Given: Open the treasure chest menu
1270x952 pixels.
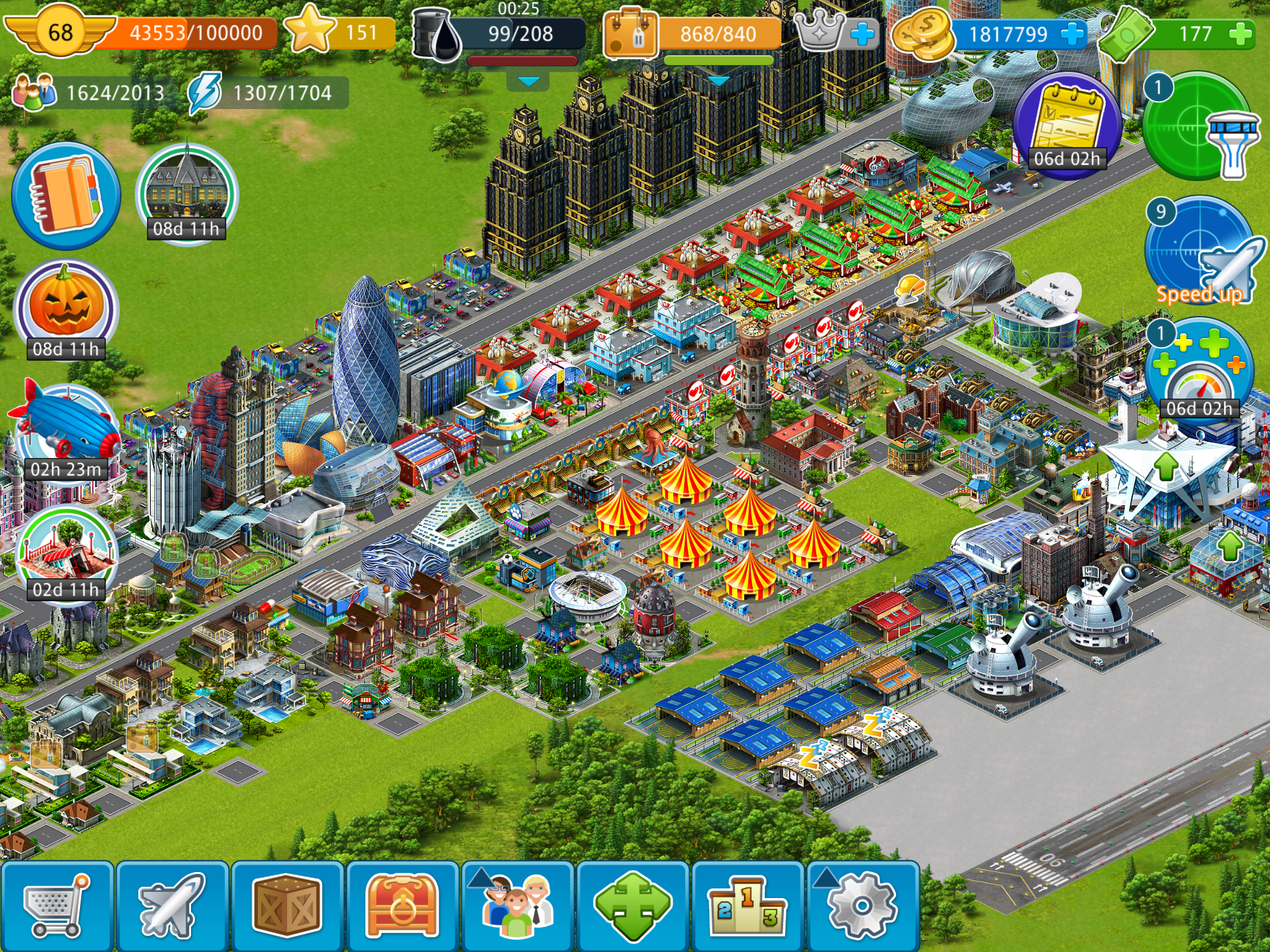Looking at the screenshot, I should point(402,906).
